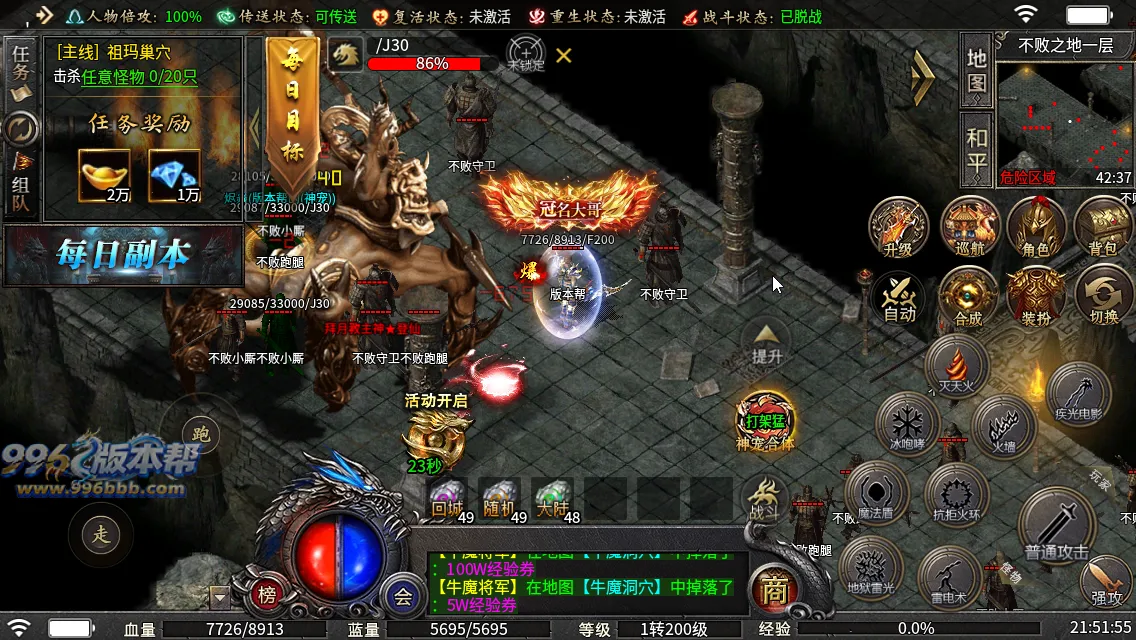Image resolution: width=1136 pixels, height=640 pixels.
Task: Open the 装扮 costume menu
Action: click(x=1035, y=298)
